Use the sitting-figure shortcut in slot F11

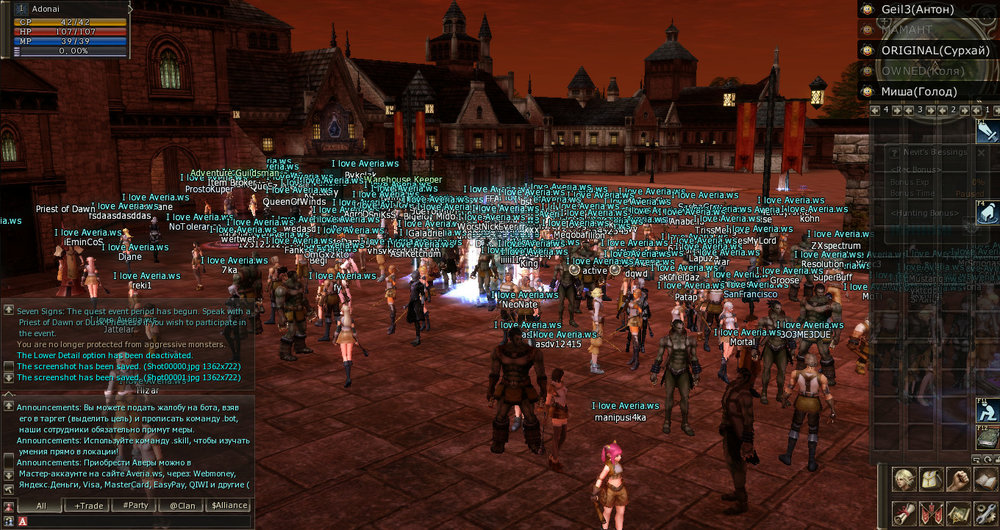click(x=988, y=410)
